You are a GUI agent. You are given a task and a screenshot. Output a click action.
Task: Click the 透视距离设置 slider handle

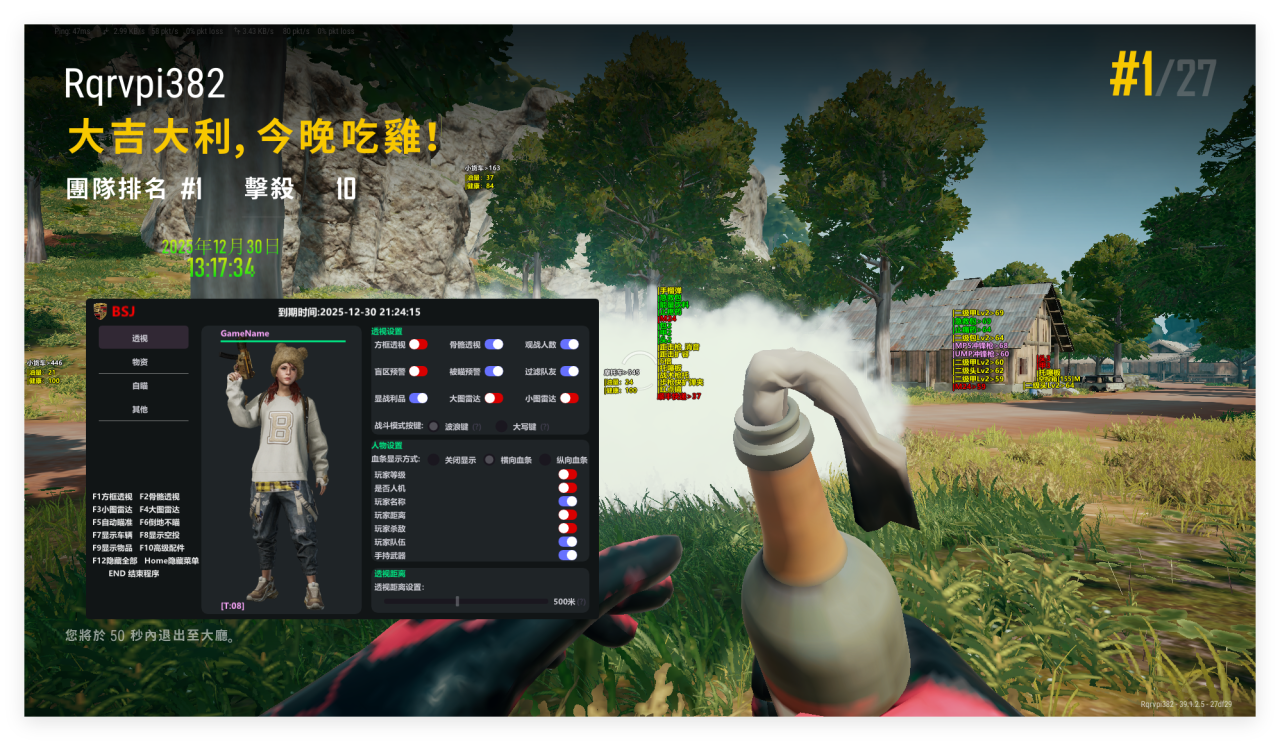(457, 601)
